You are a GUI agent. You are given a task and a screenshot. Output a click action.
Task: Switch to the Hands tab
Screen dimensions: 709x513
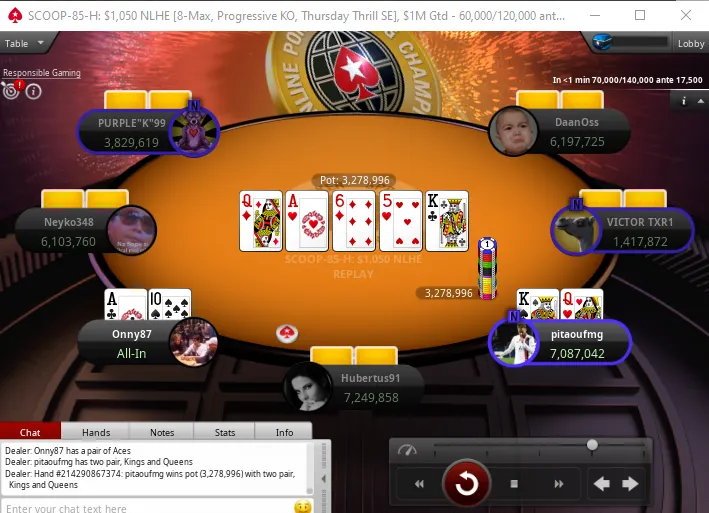(96, 432)
